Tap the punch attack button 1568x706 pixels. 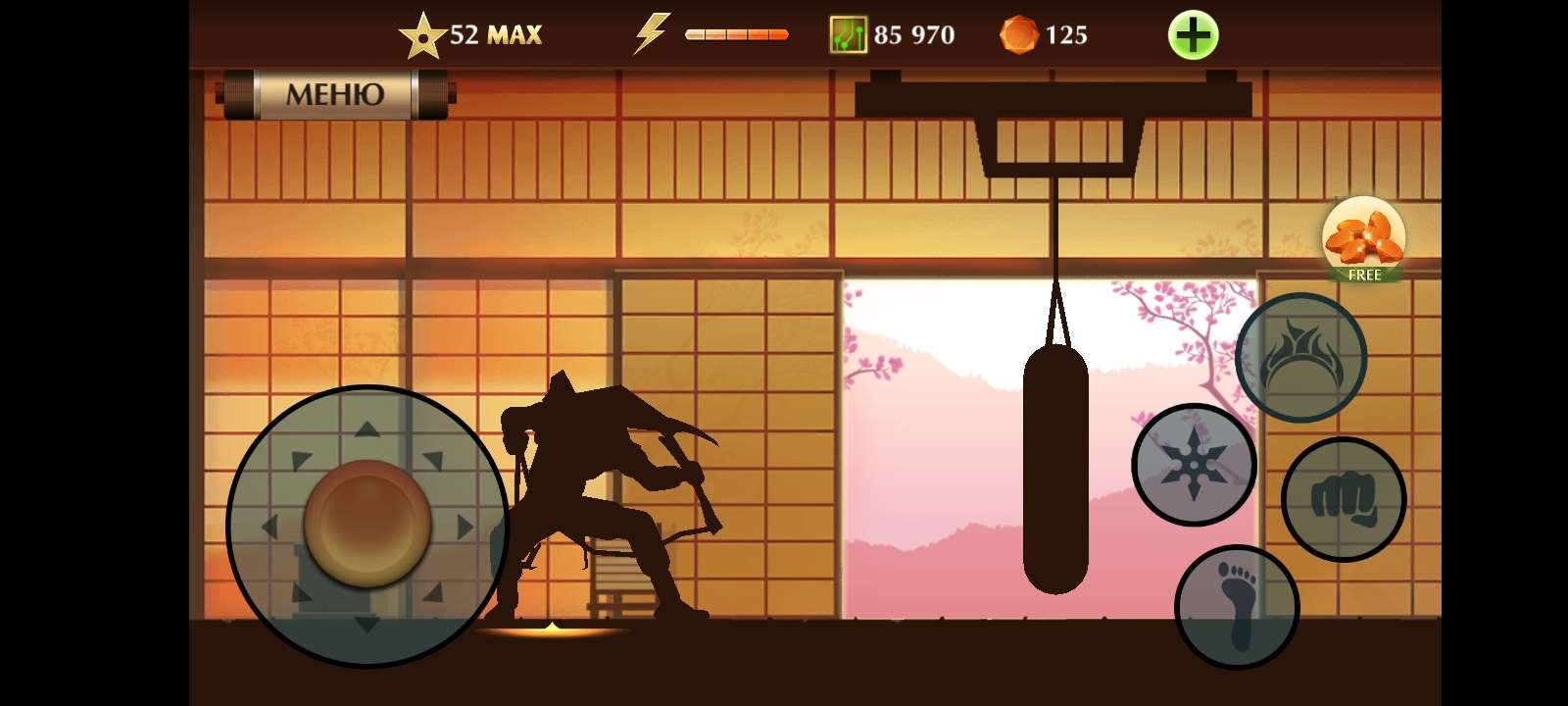(x=1344, y=499)
